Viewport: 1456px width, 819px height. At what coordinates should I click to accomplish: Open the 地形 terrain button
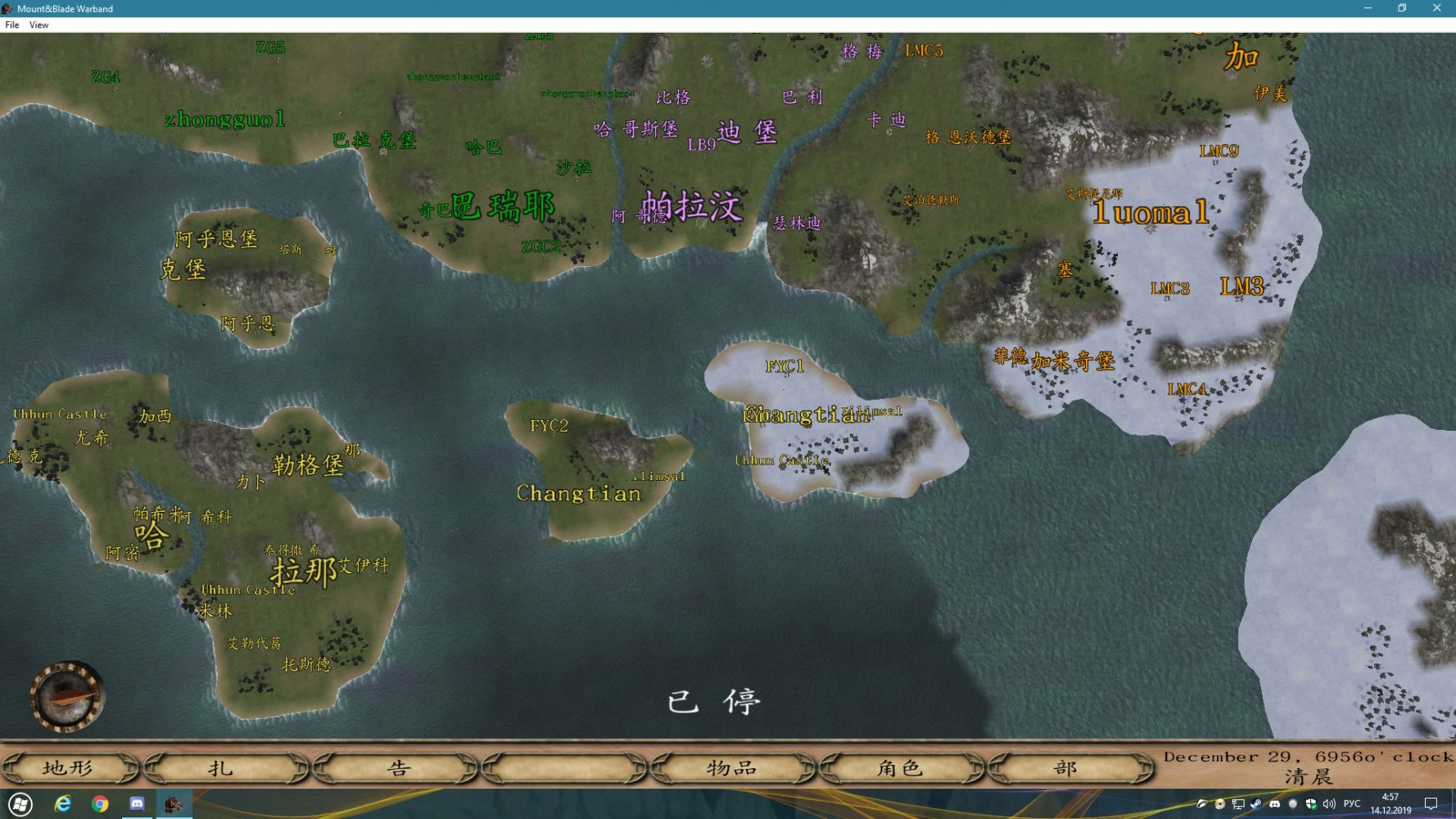point(69,768)
